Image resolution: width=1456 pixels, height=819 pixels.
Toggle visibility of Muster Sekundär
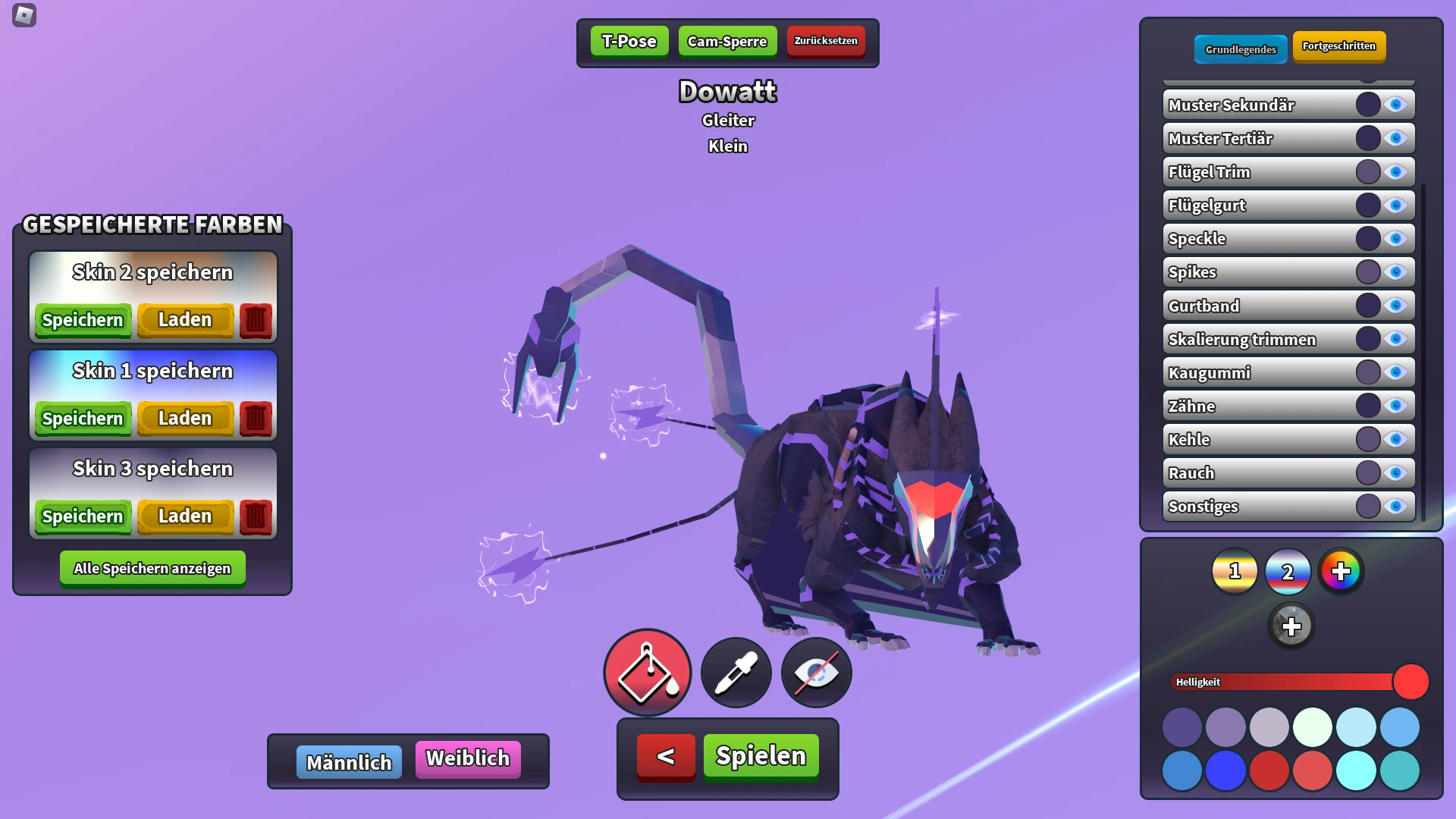point(1395,104)
